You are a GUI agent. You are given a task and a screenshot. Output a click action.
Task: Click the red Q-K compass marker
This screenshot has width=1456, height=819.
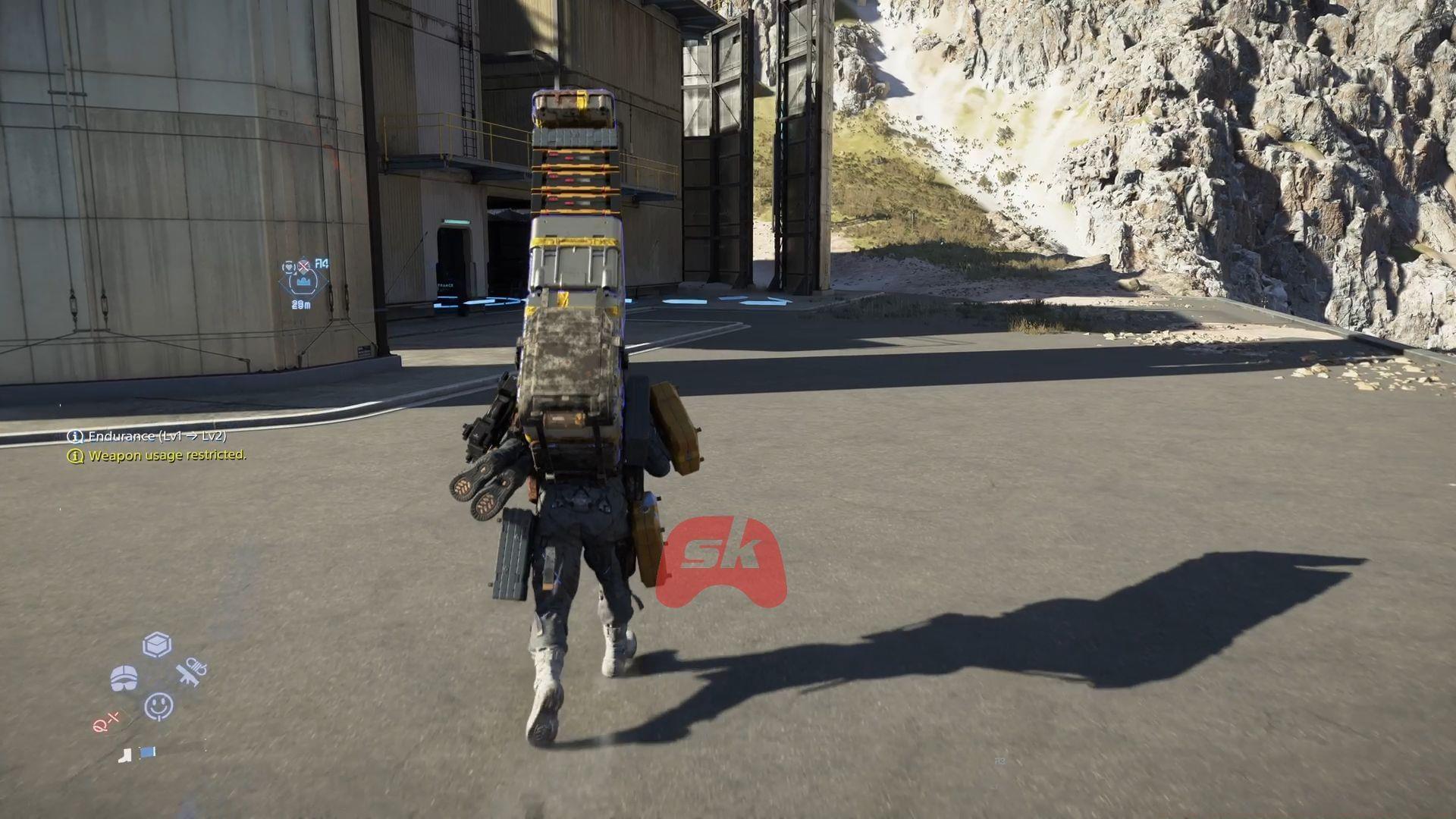(105, 721)
